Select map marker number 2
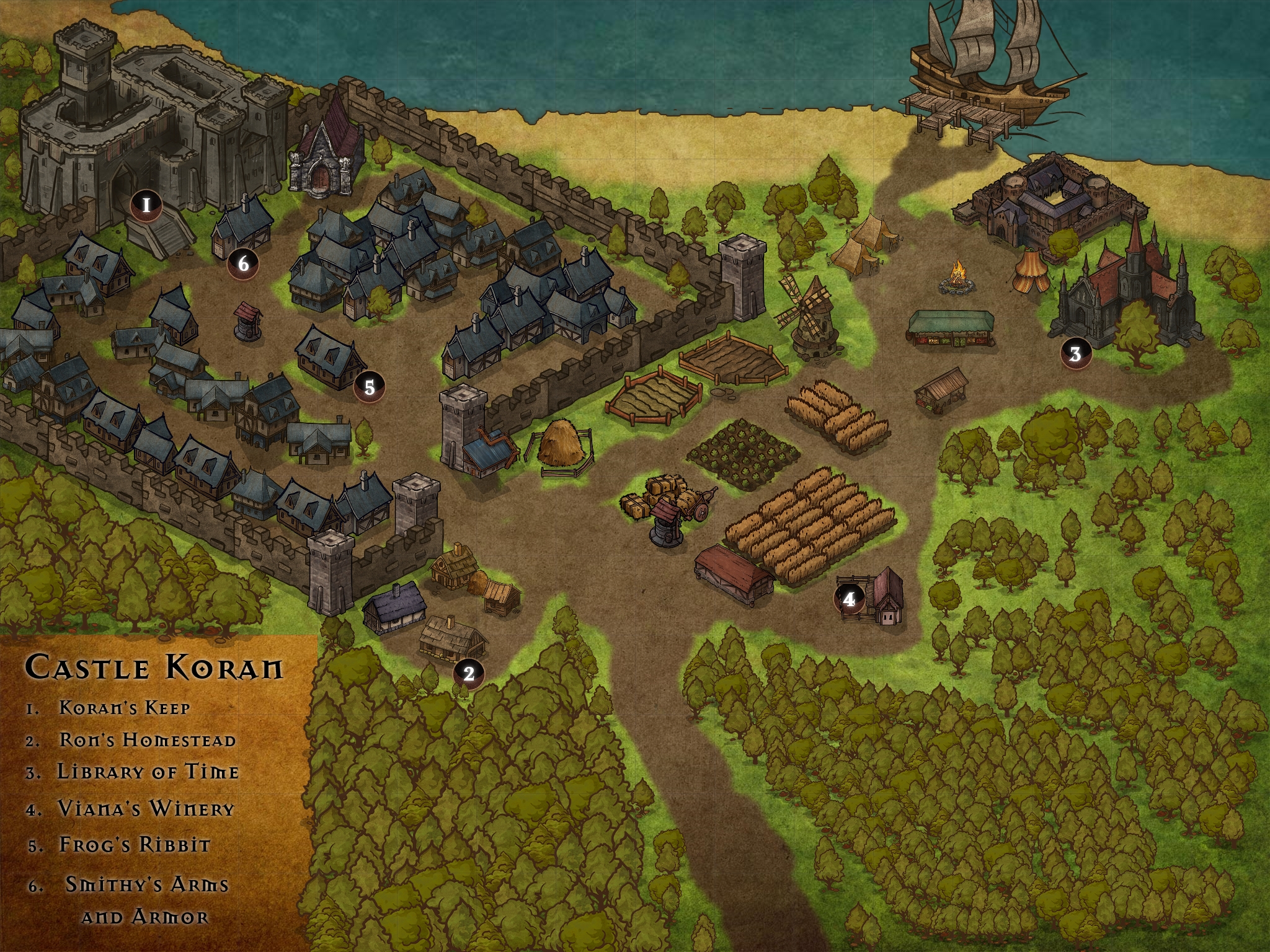The width and height of the screenshot is (1270, 952). click(469, 673)
